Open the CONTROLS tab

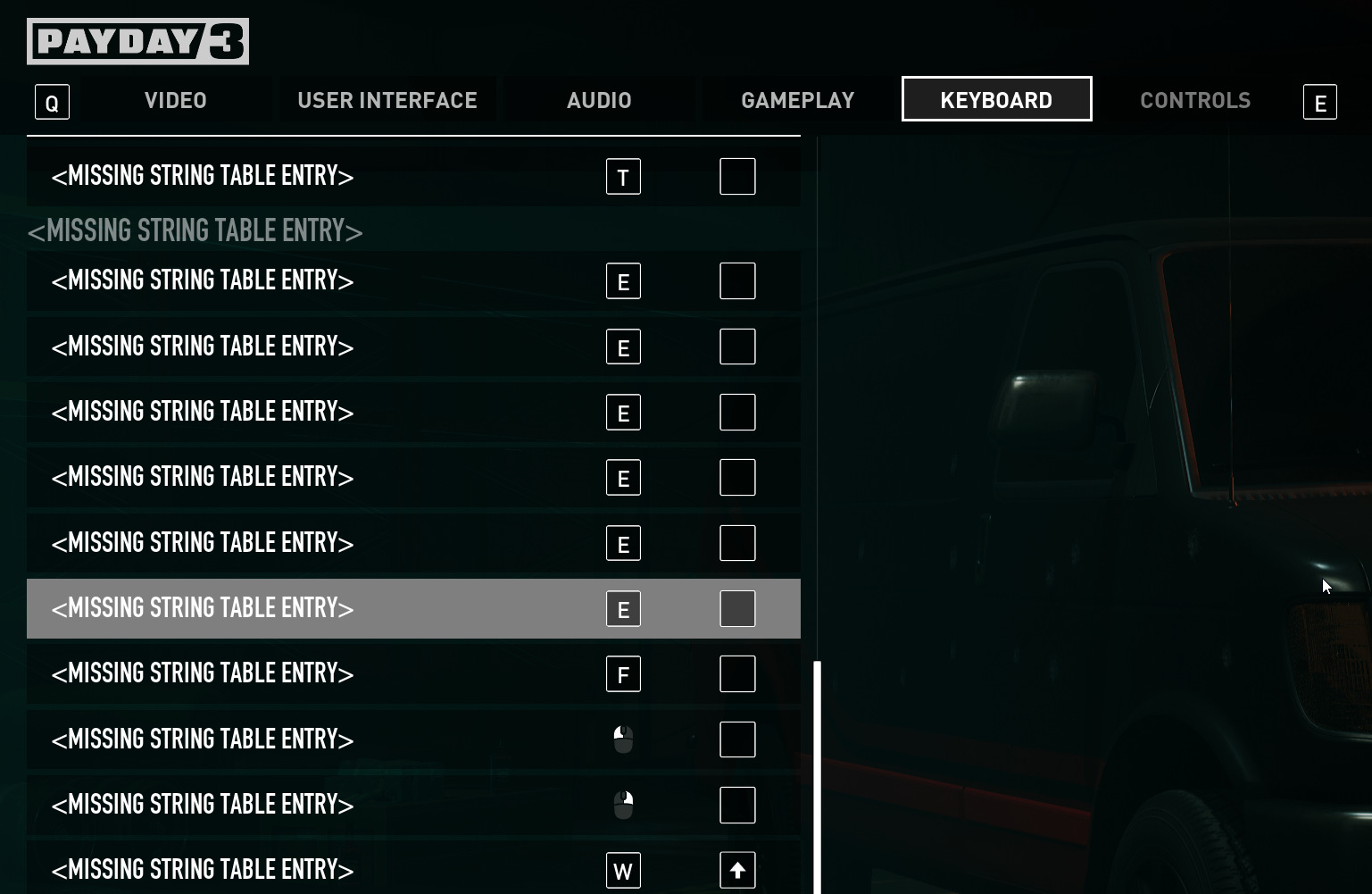1195,99
